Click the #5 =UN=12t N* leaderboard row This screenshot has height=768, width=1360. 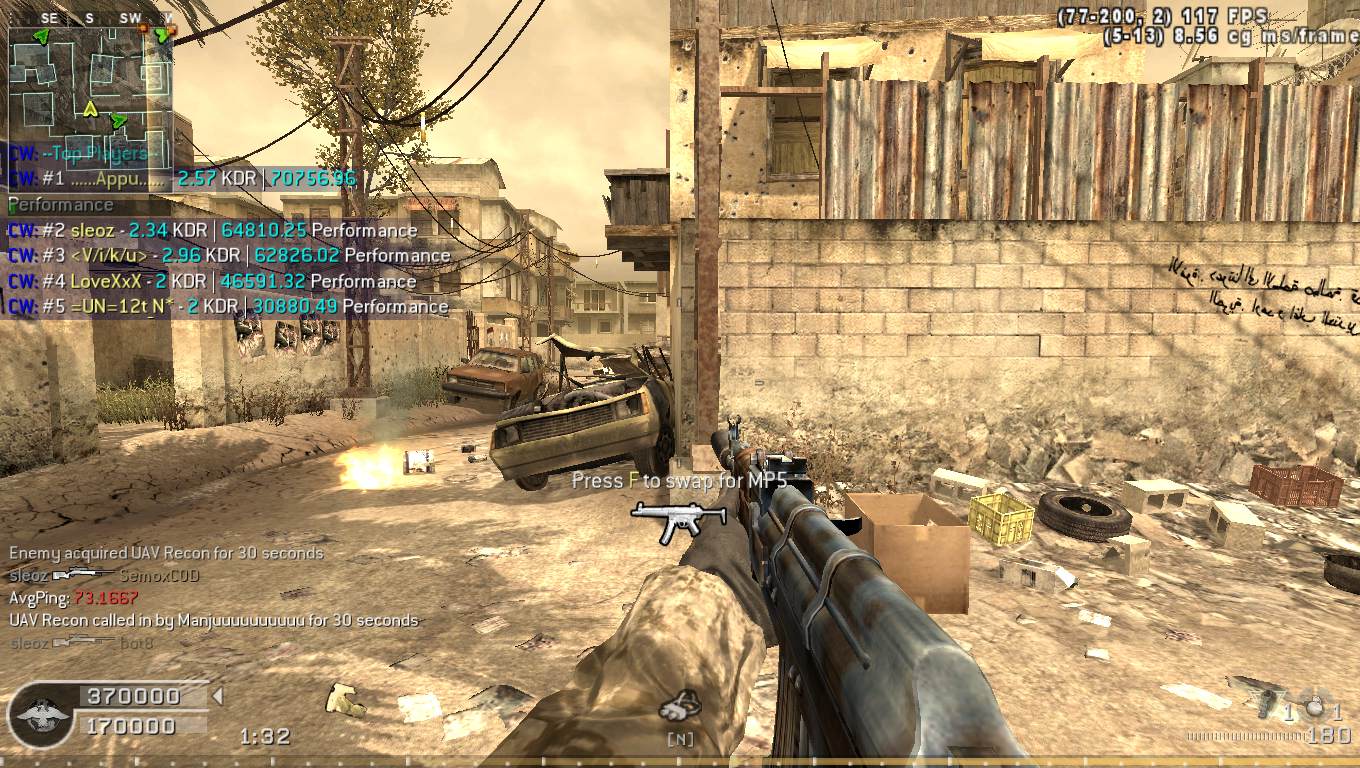pyautogui.click(x=228, y=306)
